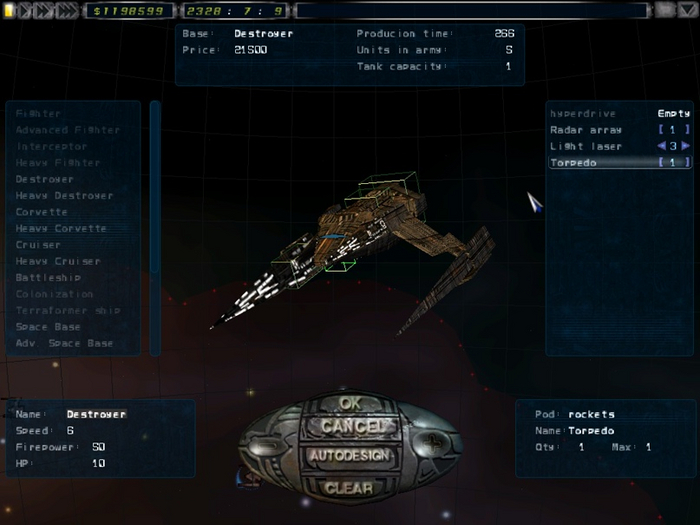
Task: Click the fastest game speed arrows
Action: point(68,10)
